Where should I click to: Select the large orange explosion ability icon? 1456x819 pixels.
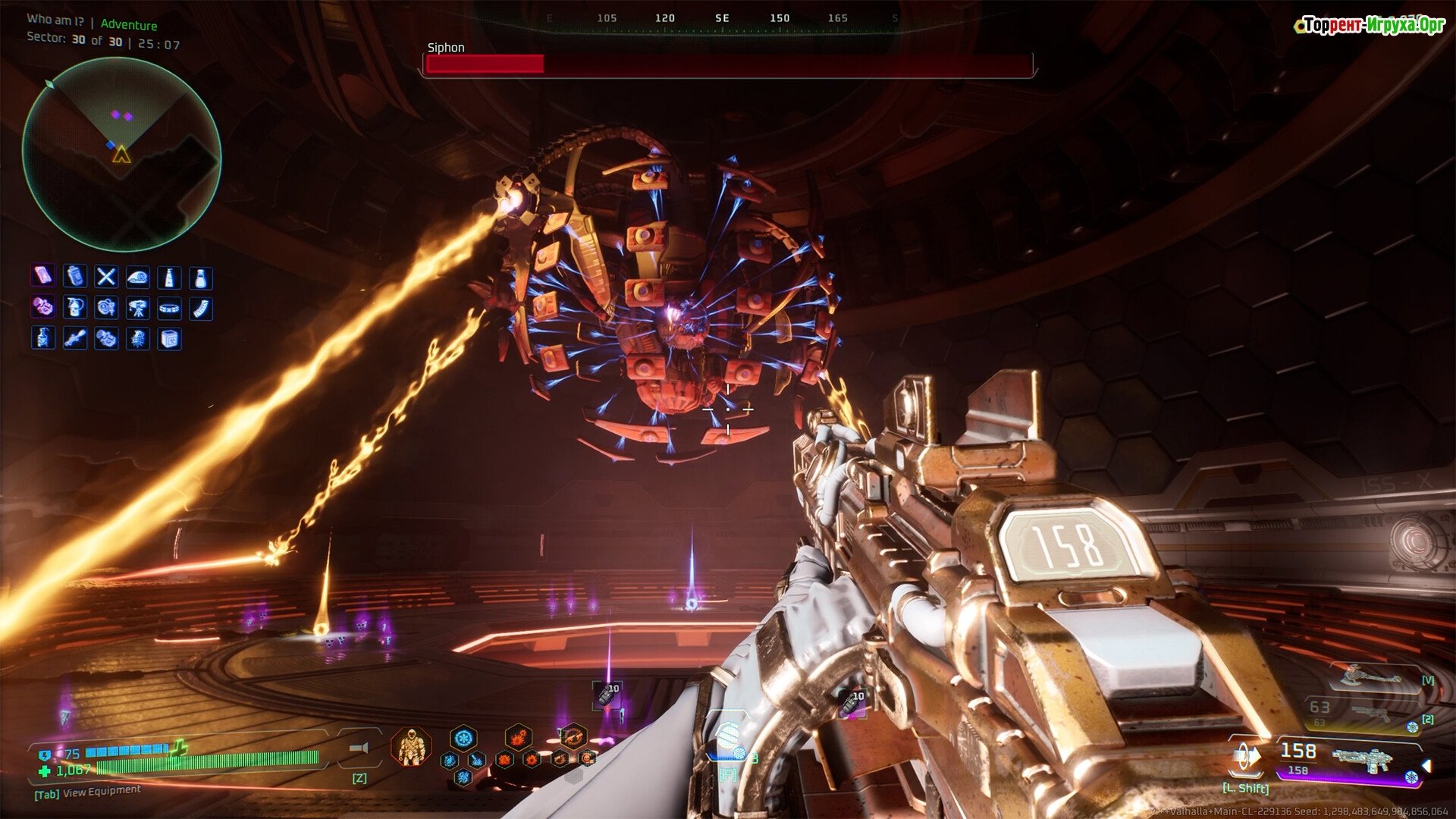[x=519, y=737]
